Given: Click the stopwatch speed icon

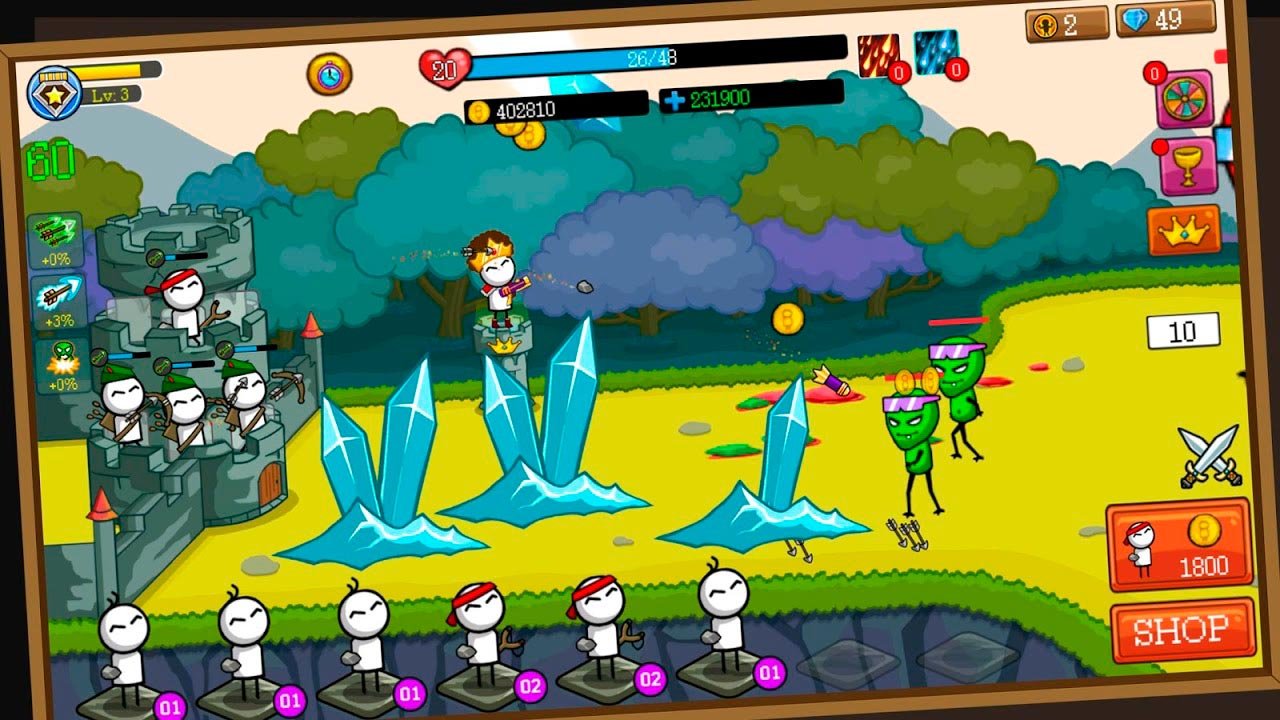Looking at the screenshot, I should pyautogui.click(x=329, y=74).
